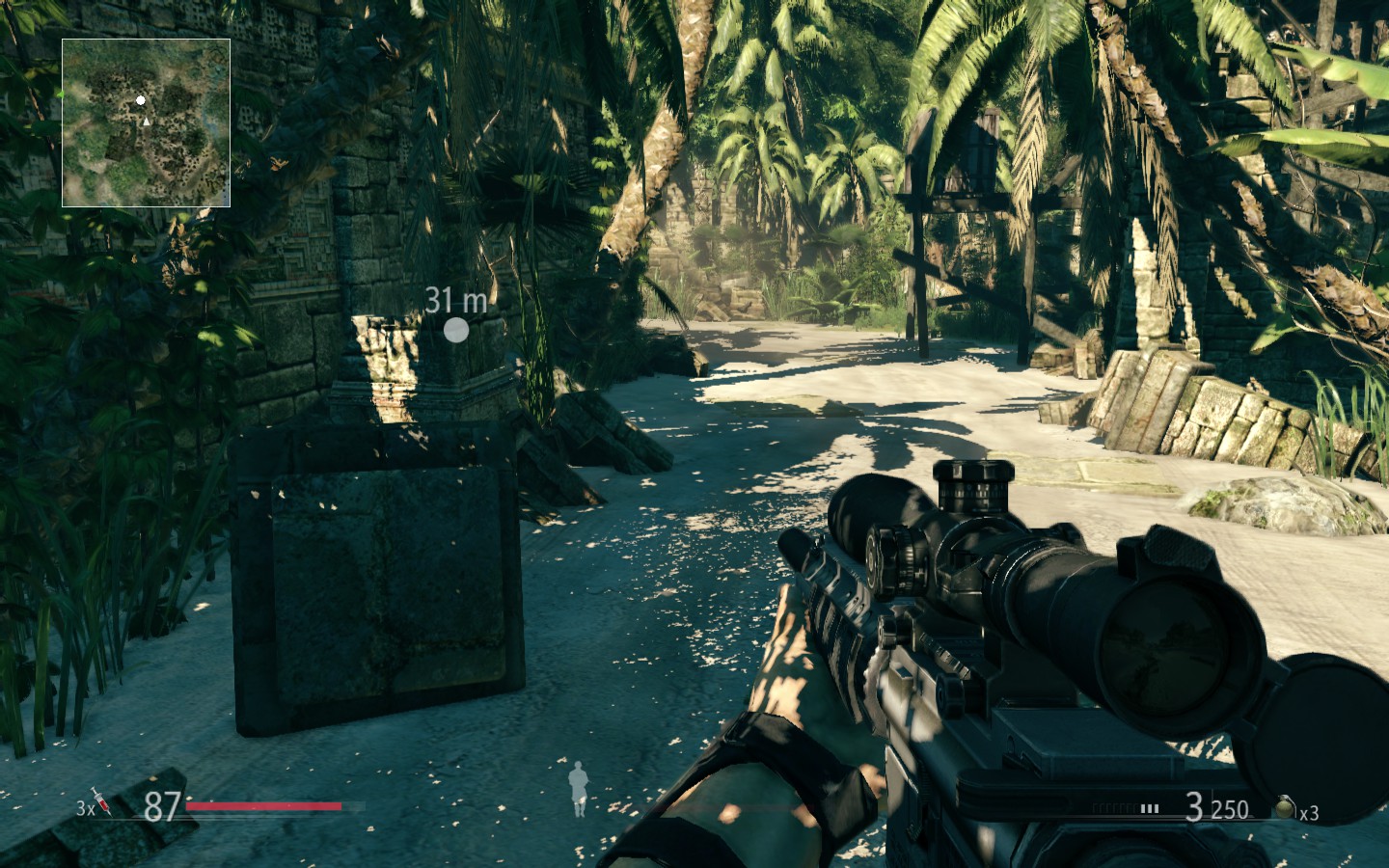Click the player stance silhouette indicator
Image resolution: width=1389 pixels, height=868 pixels.
coord(578,787)
